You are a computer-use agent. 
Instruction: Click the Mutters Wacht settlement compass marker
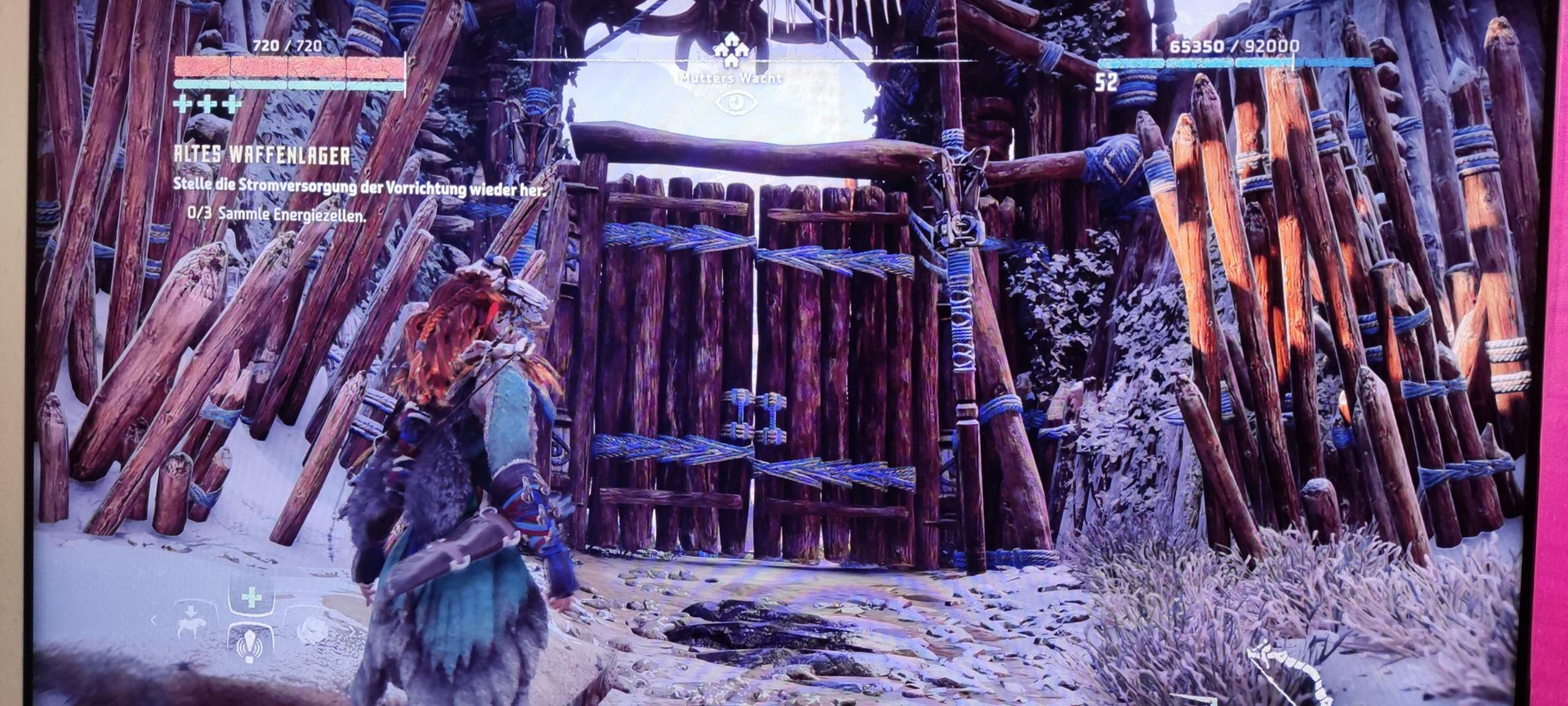pyautogui.click(x=731, y=50)
